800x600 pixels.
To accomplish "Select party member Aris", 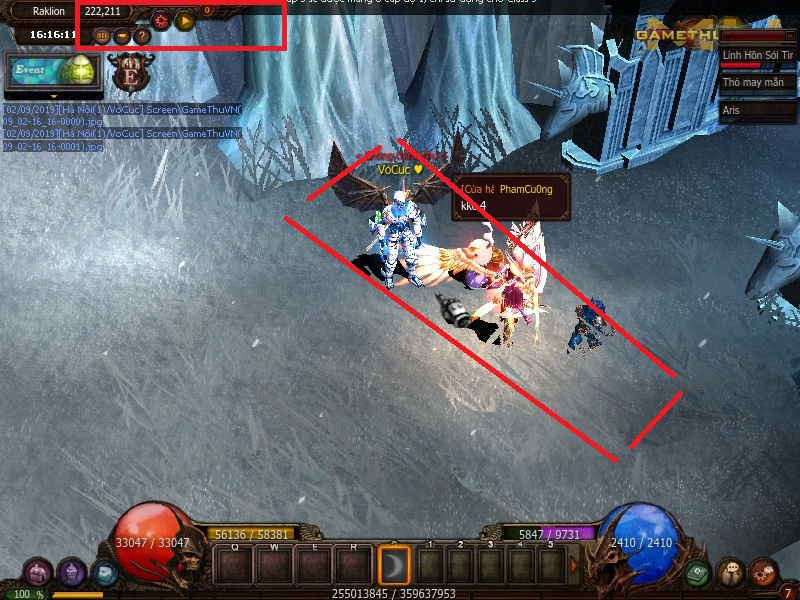I will [x=758, y=110].
